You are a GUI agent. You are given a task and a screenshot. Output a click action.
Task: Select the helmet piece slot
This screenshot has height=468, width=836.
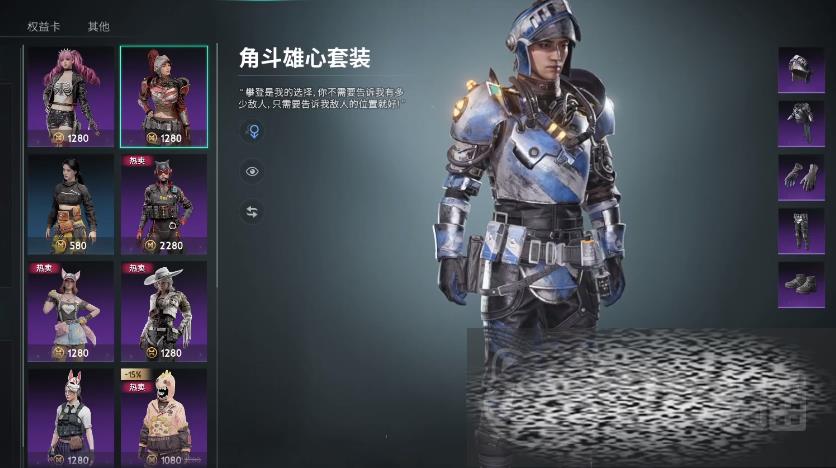[801, 71]
